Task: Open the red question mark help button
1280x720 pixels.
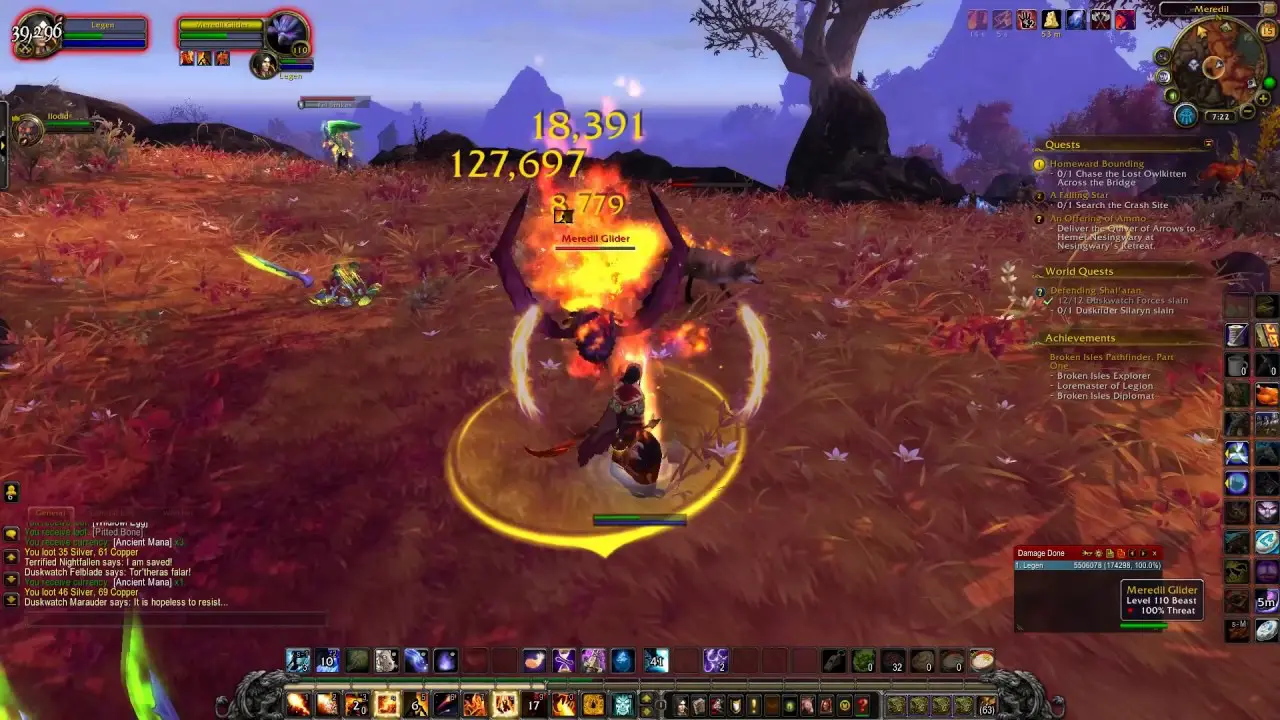Action: (862, 705)
